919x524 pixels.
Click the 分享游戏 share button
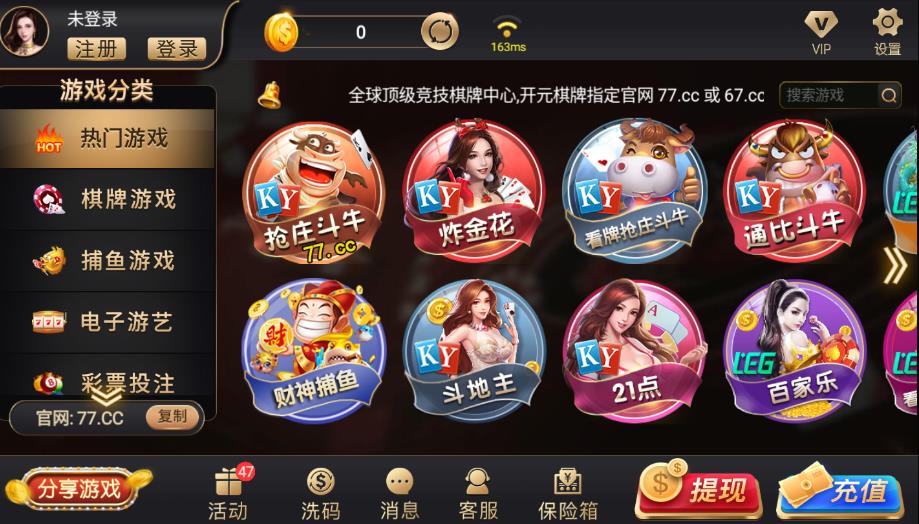point(78,489)
